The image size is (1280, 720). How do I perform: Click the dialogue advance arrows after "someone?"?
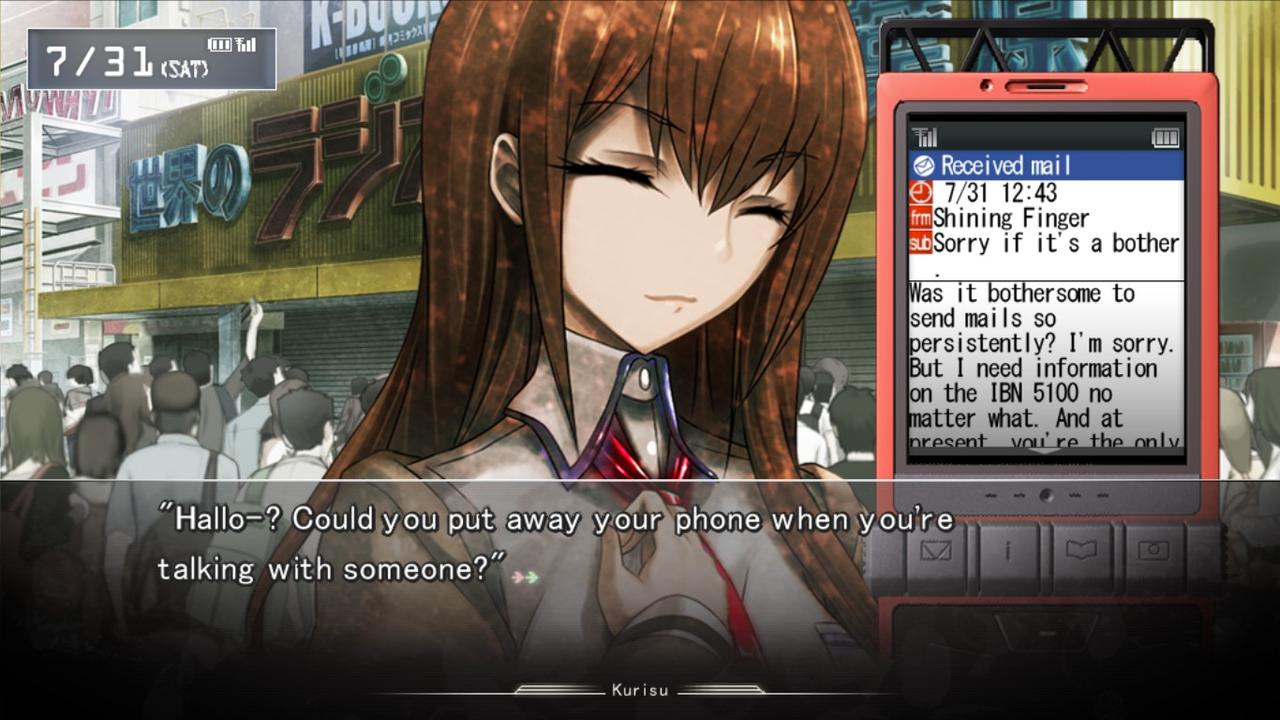tap(525, 577)
